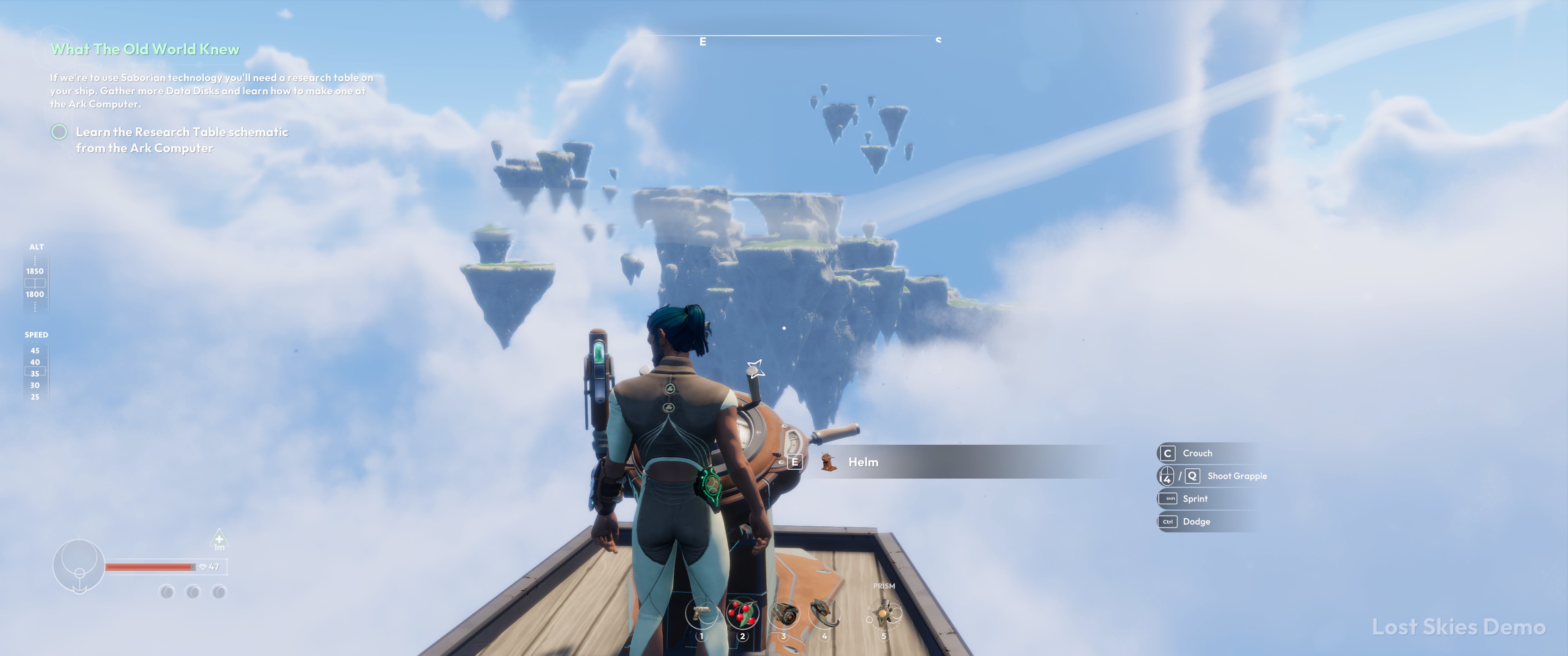
Task: Click the East marker on the compass
Action: (x=702, y=42)
